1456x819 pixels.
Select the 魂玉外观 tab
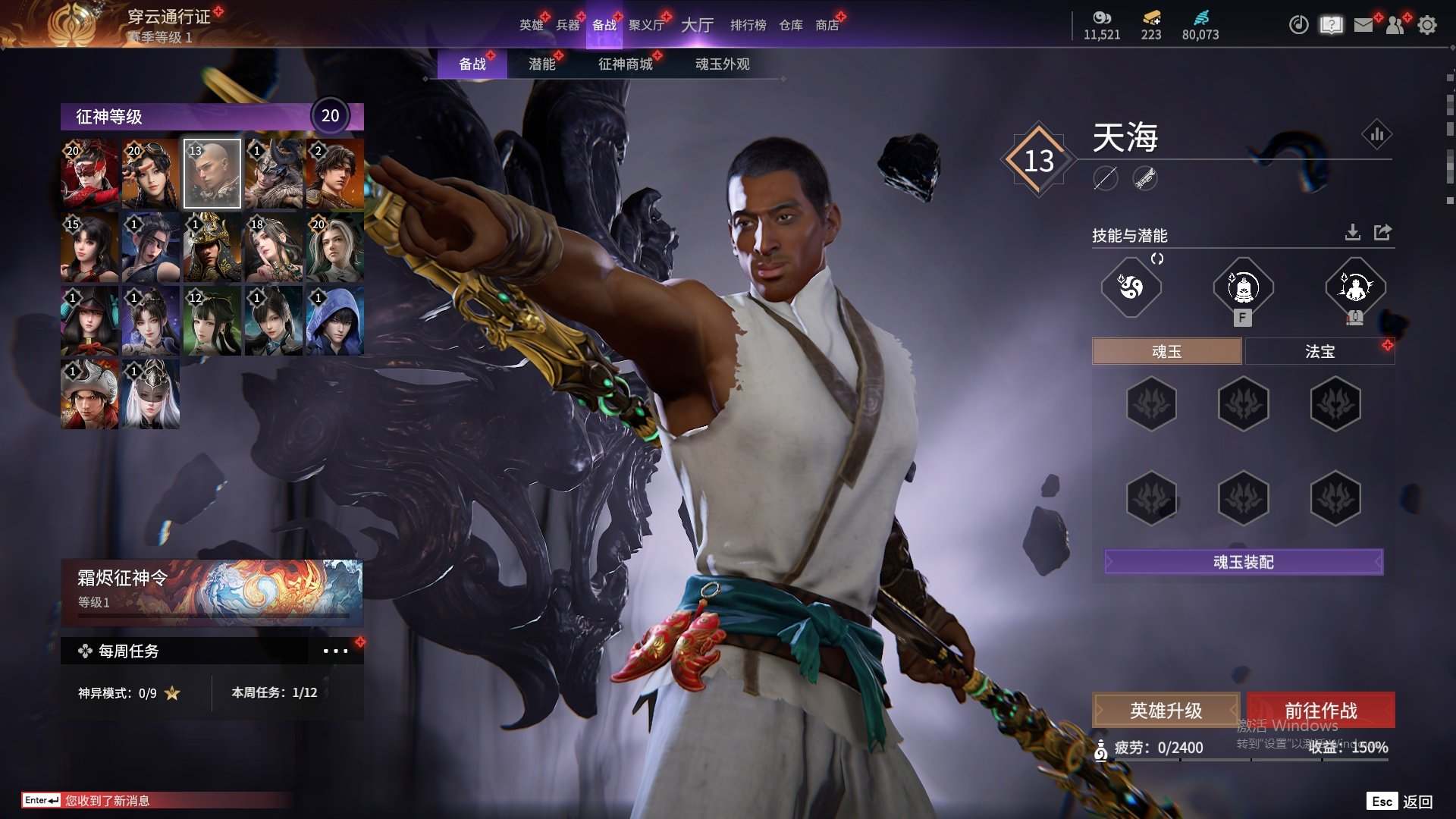point(722,64)
